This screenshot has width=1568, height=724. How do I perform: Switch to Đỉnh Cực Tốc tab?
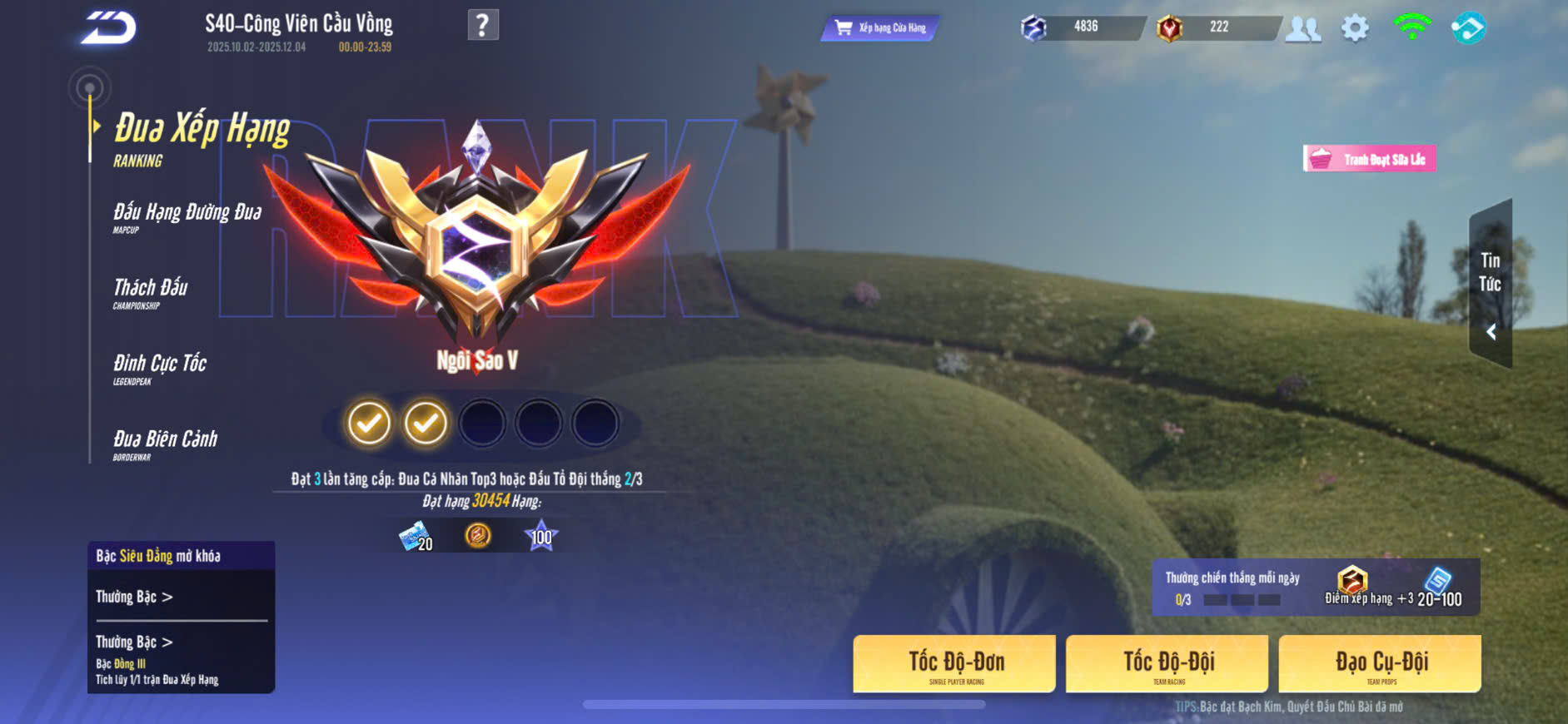coord(160,368)
